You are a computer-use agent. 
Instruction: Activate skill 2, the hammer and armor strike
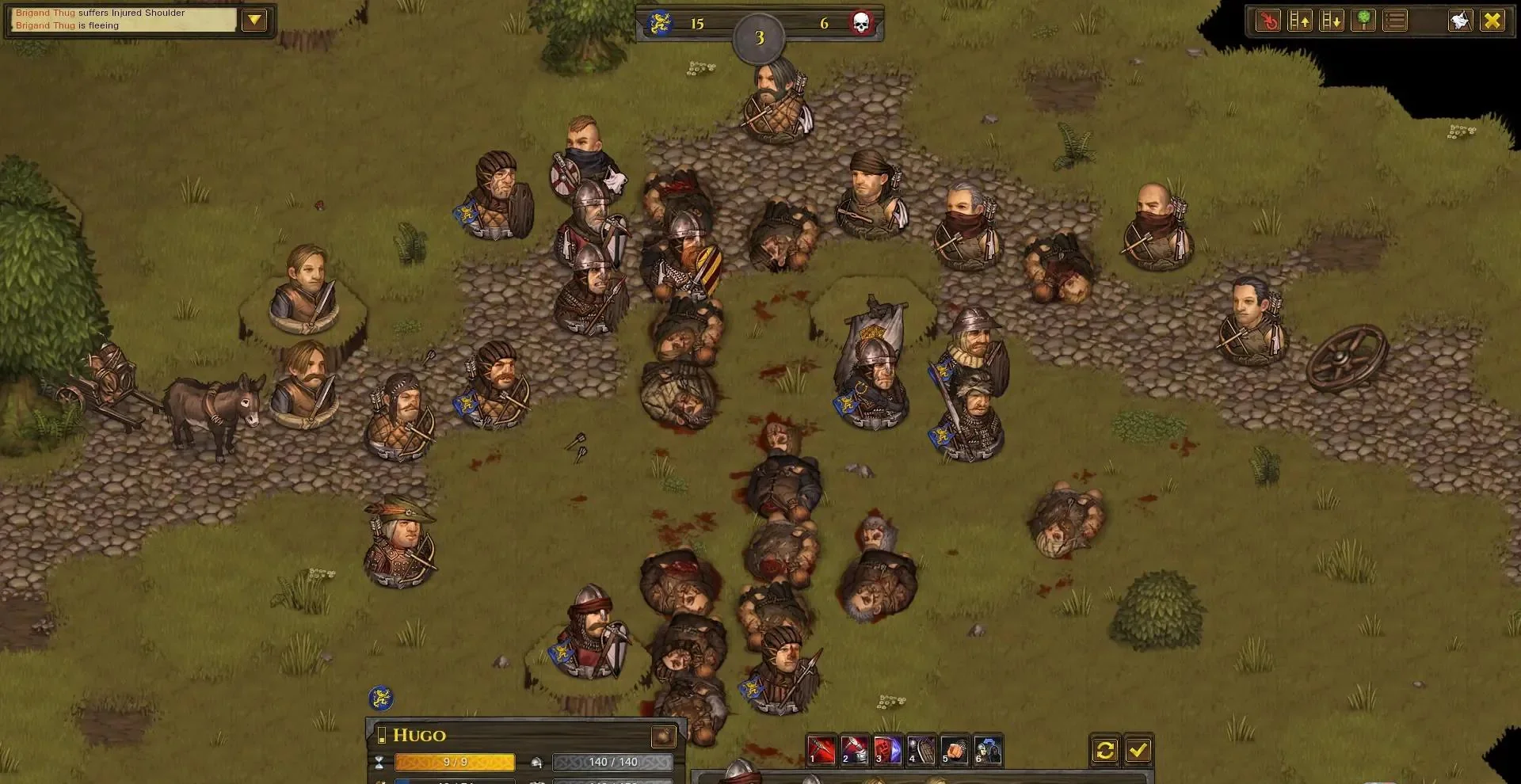pyautogui.click(x=855, y=750)
